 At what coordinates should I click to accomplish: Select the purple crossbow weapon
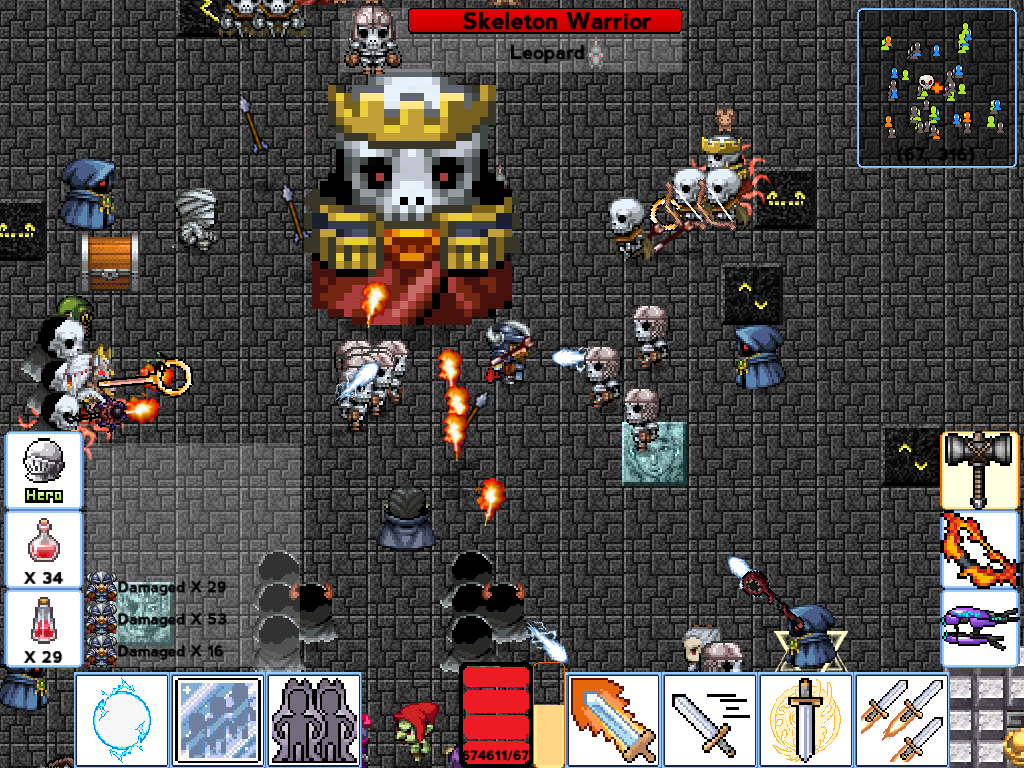click(980, 627)
